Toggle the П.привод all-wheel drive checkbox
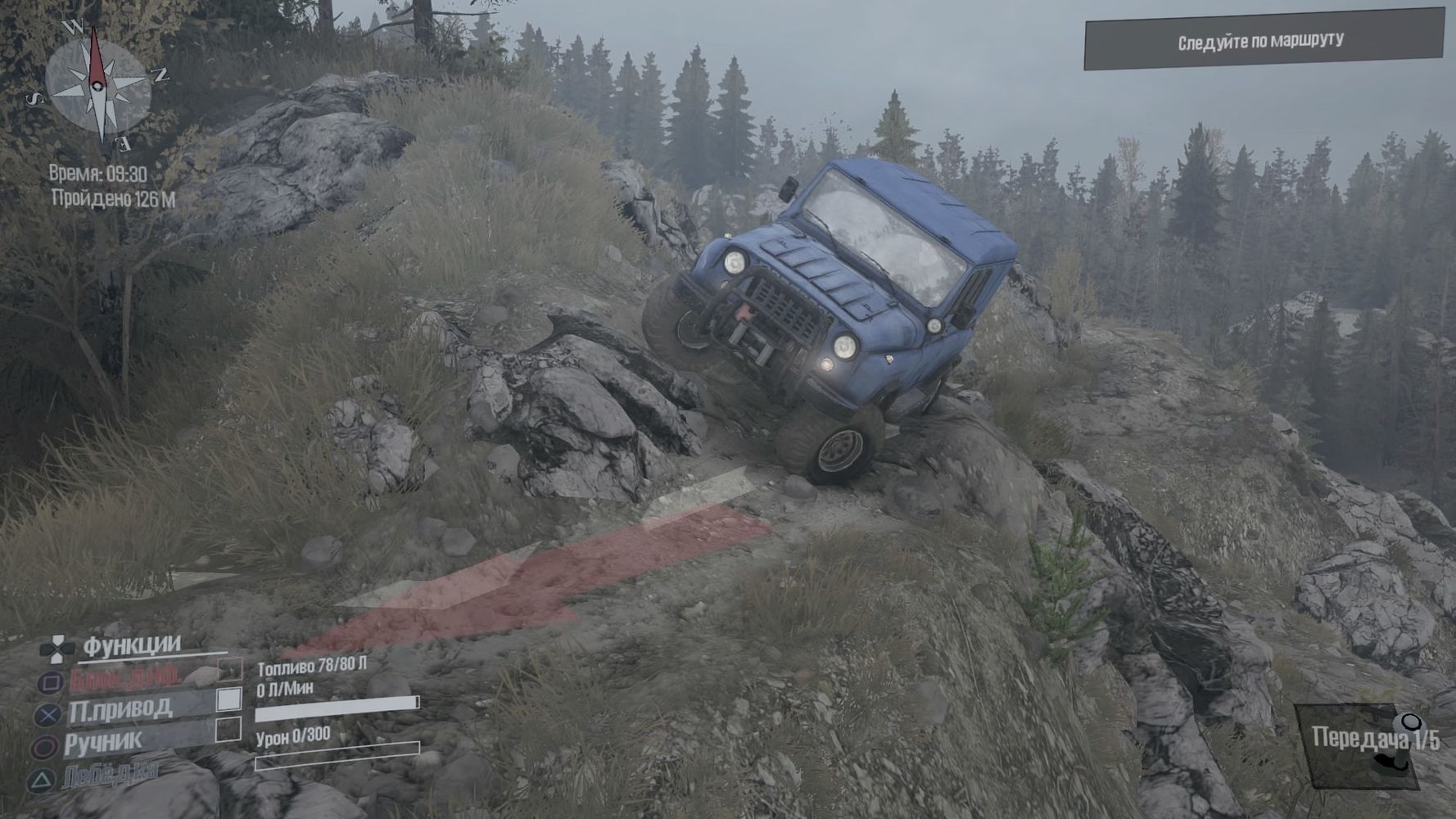The height and width of the screenshot is (819, 1456). pos(229,699)
